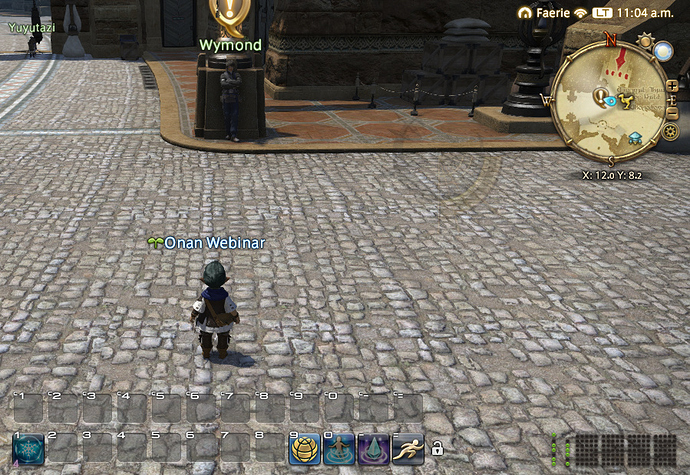690x475 pixels.
Task: Activate the Sprint running figure icon
Action: click(x=407, y=449)
